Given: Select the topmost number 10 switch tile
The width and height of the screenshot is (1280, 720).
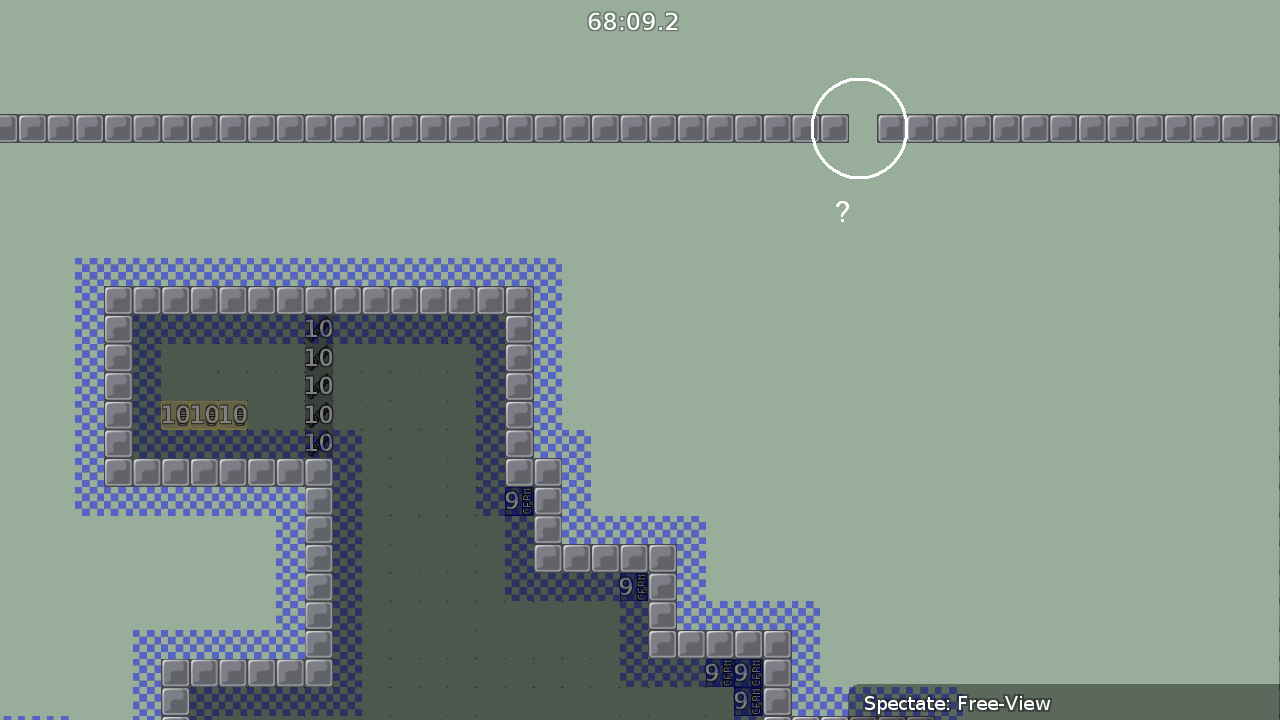Looking at the screenshot, I should (x=318, y=328).
